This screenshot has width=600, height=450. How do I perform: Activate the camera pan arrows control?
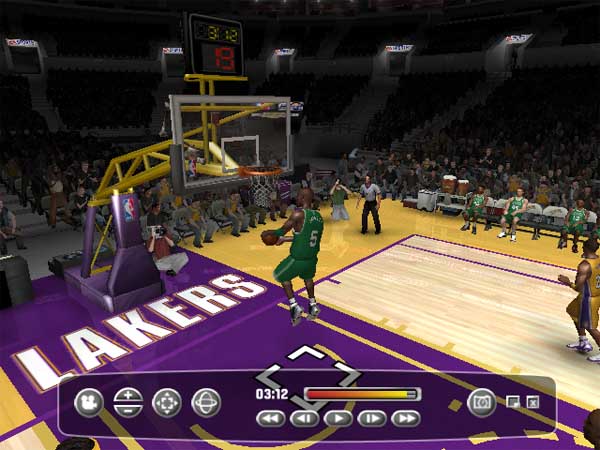166,402
